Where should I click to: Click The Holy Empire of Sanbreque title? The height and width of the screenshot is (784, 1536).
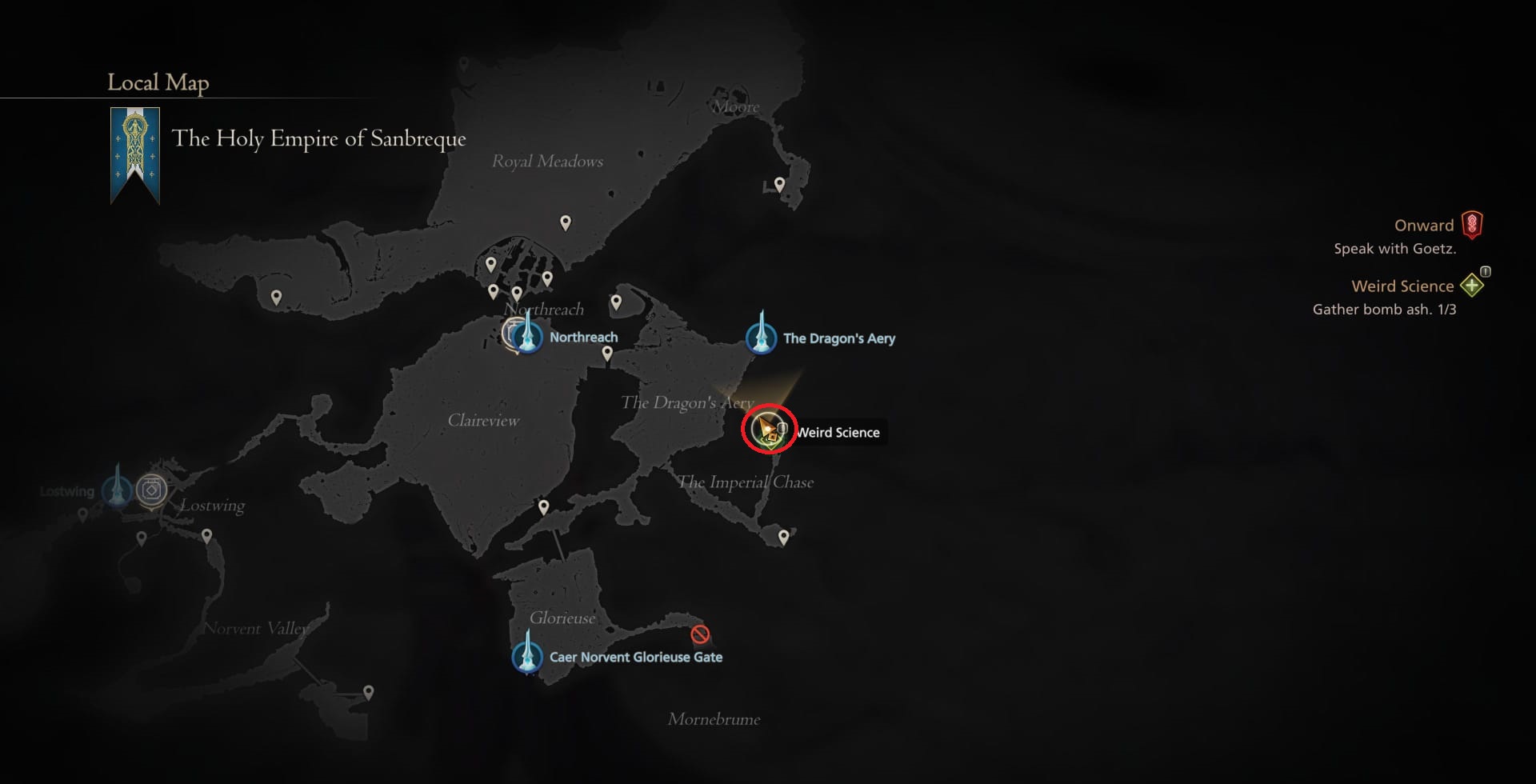click(318, 138)
